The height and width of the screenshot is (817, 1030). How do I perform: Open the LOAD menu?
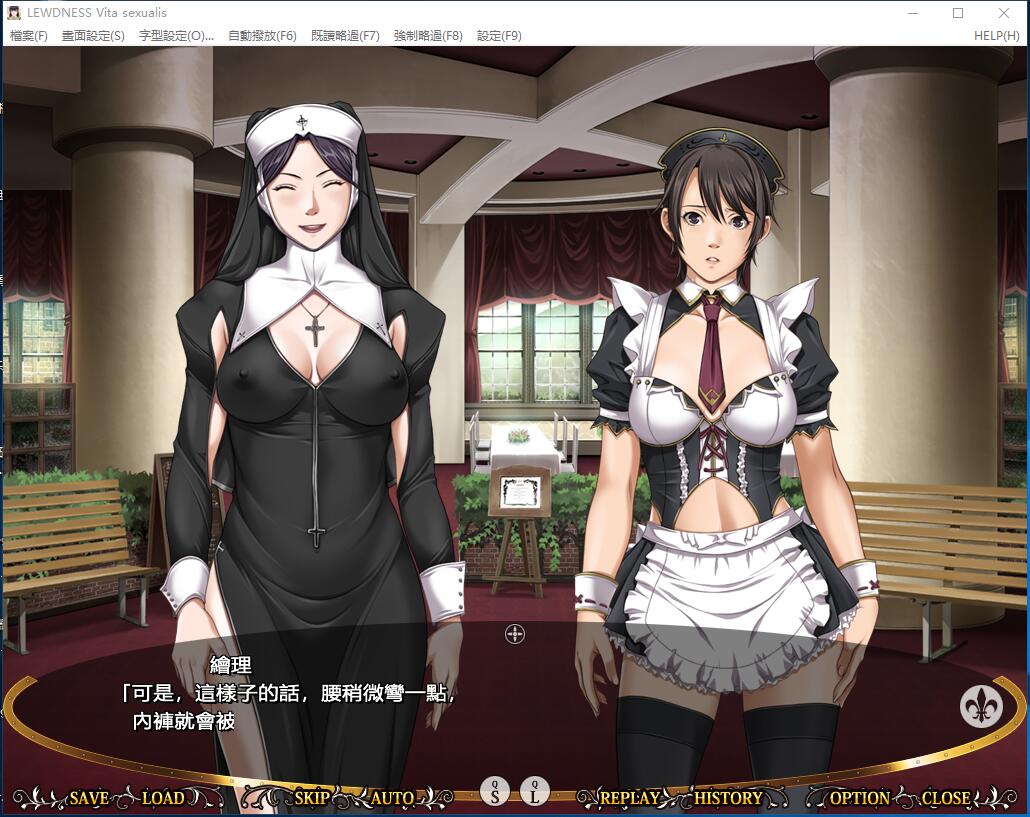pyautogui.click(x=163, y=798)
